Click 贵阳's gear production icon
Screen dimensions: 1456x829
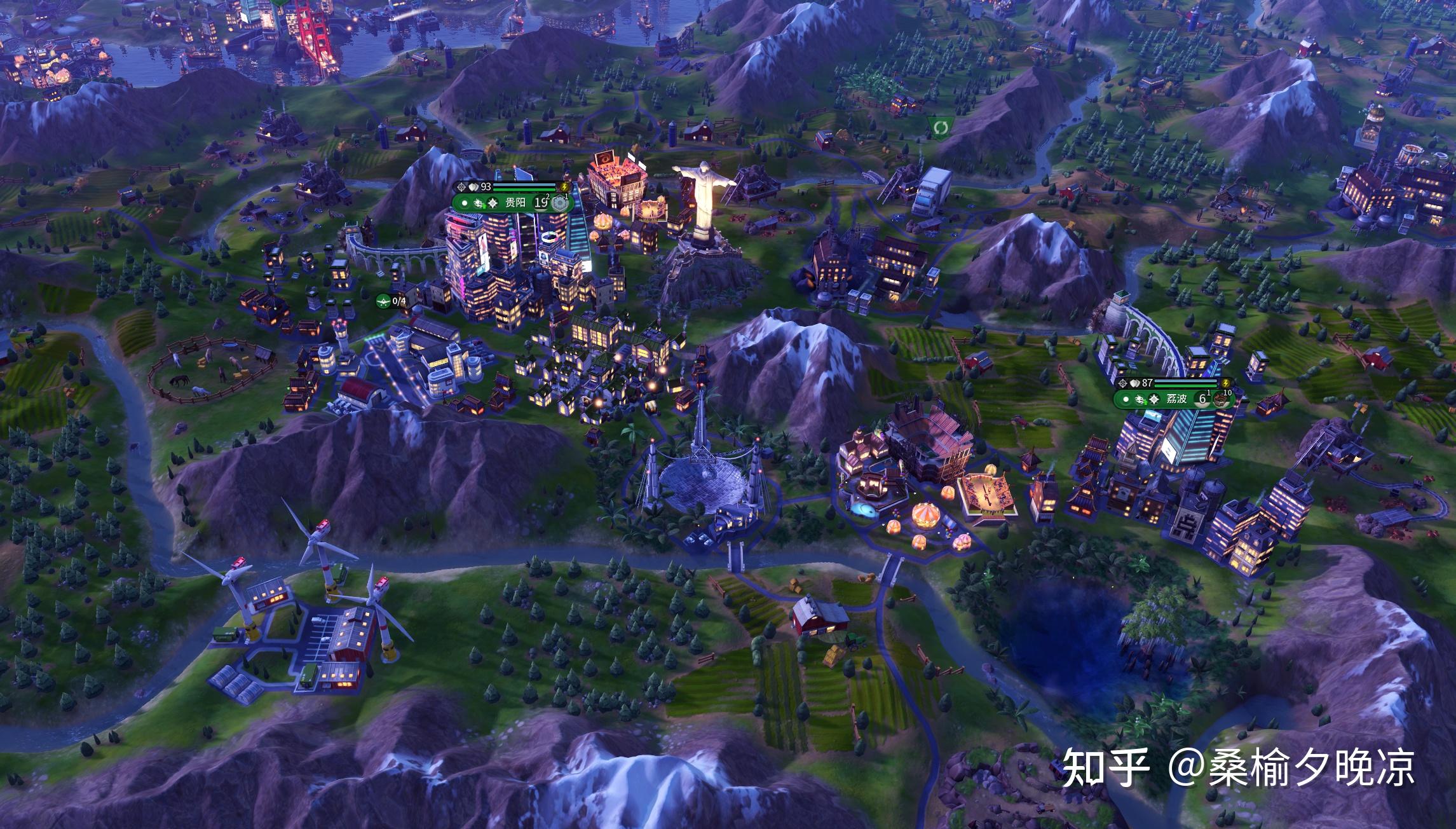[x=559, y=203]
